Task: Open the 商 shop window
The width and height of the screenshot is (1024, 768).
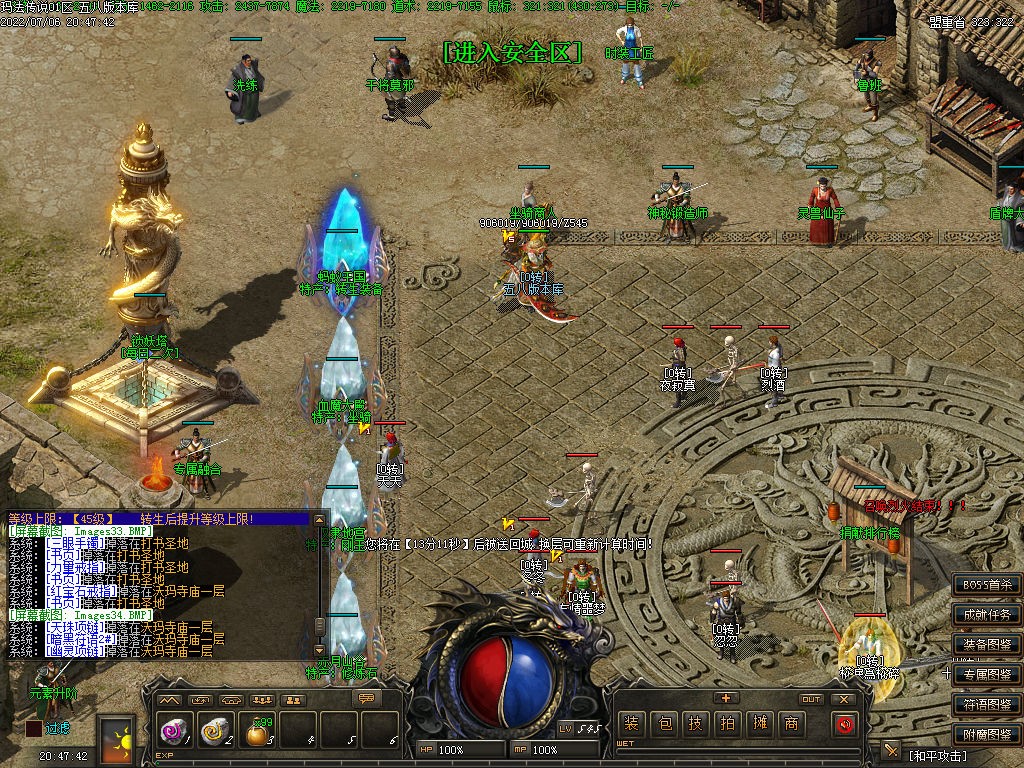Action: 791,724
